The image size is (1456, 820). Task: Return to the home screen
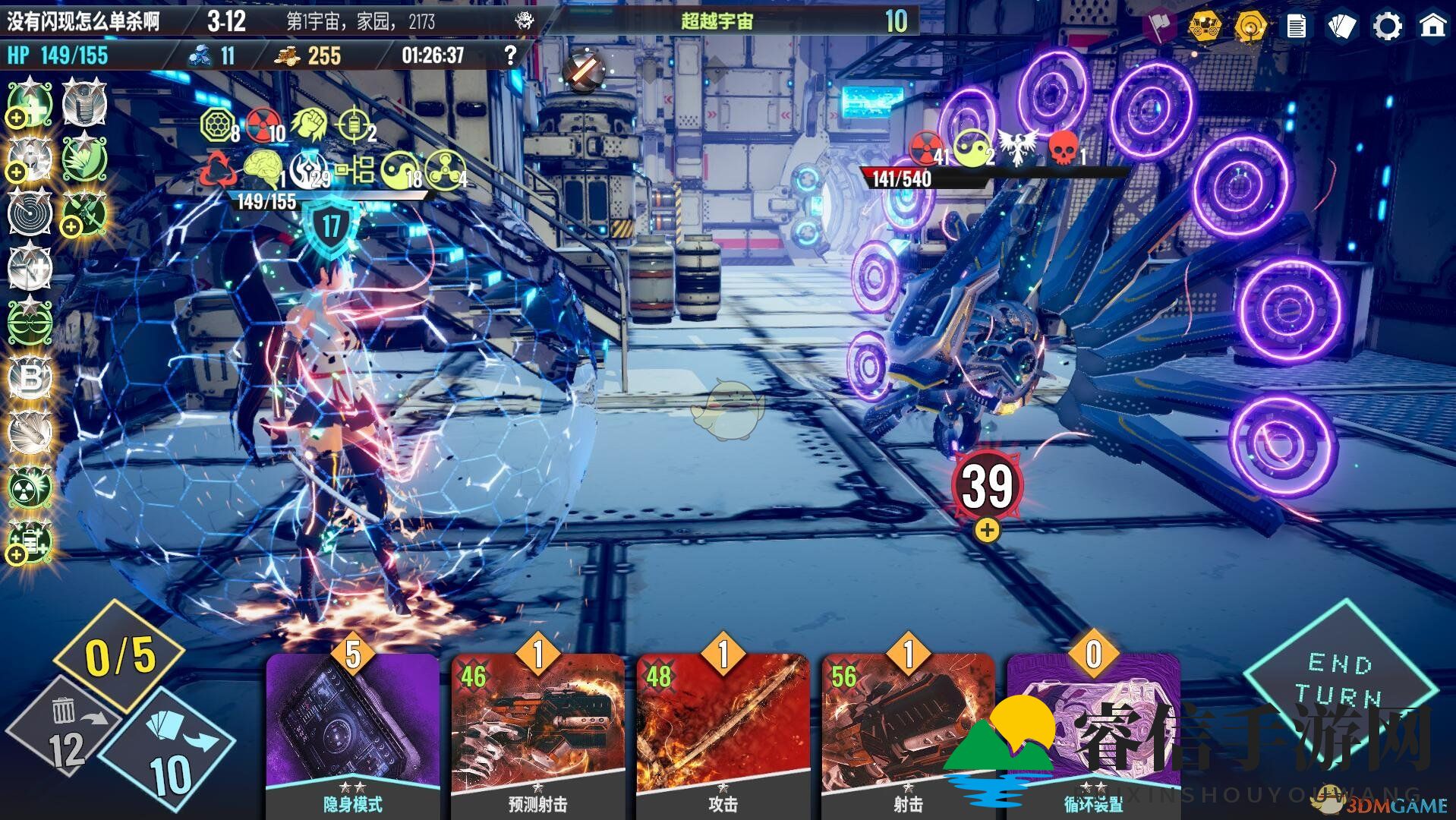click(1432, 27)
